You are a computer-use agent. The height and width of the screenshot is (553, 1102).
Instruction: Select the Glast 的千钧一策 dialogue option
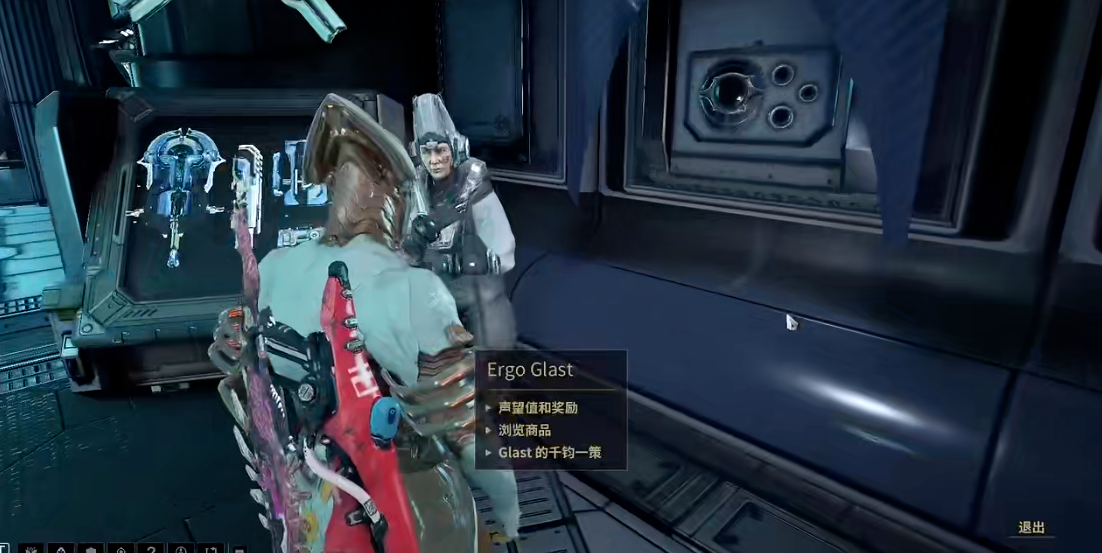(x=548, y=452)
